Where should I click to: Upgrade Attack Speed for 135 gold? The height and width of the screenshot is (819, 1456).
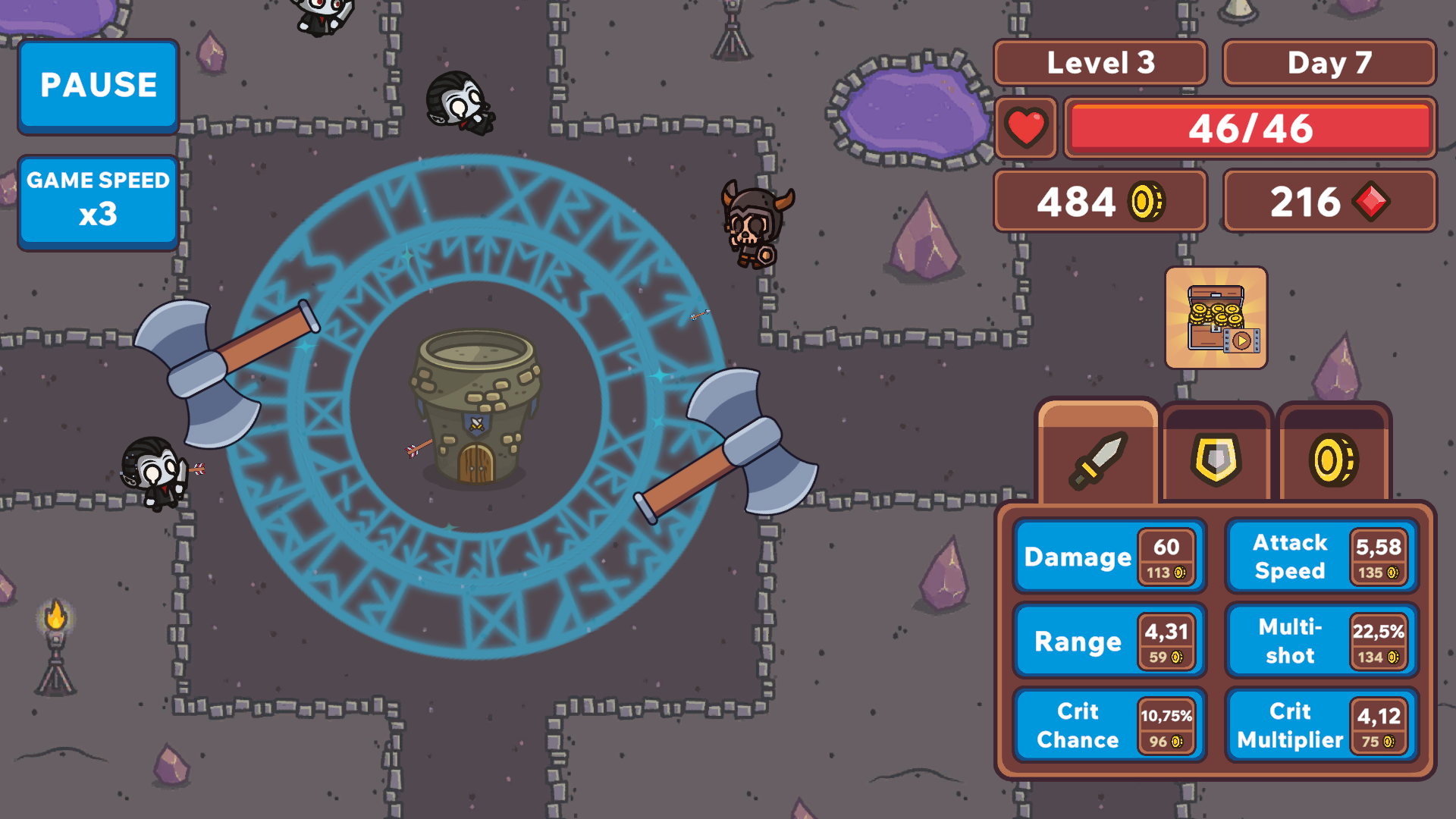point(1319,557)
